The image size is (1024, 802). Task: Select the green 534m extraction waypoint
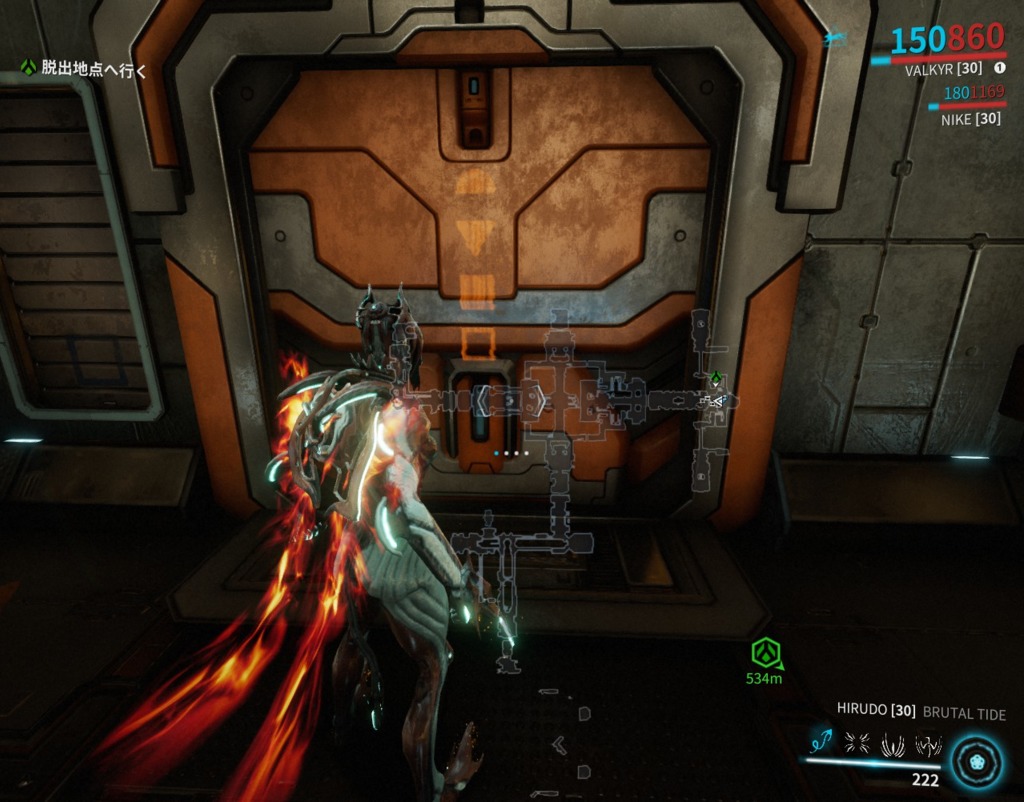tap(765, 654)
